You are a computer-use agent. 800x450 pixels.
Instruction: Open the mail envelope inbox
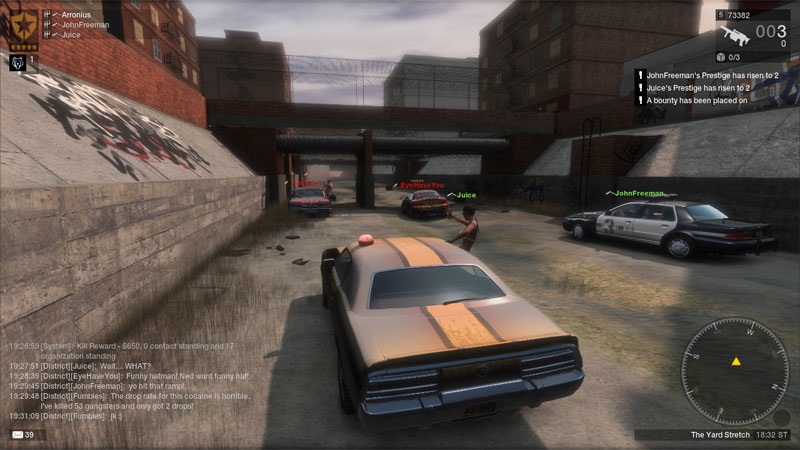(17, 435)
